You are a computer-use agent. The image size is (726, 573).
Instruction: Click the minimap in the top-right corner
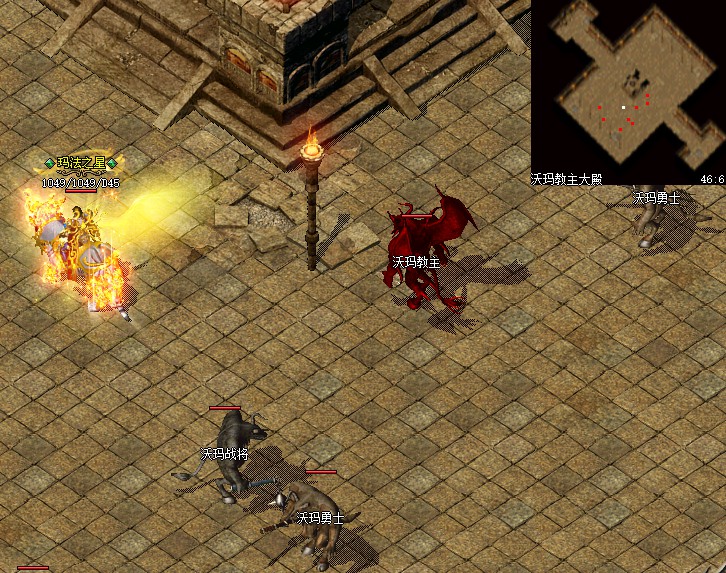[x=627, y=88]
